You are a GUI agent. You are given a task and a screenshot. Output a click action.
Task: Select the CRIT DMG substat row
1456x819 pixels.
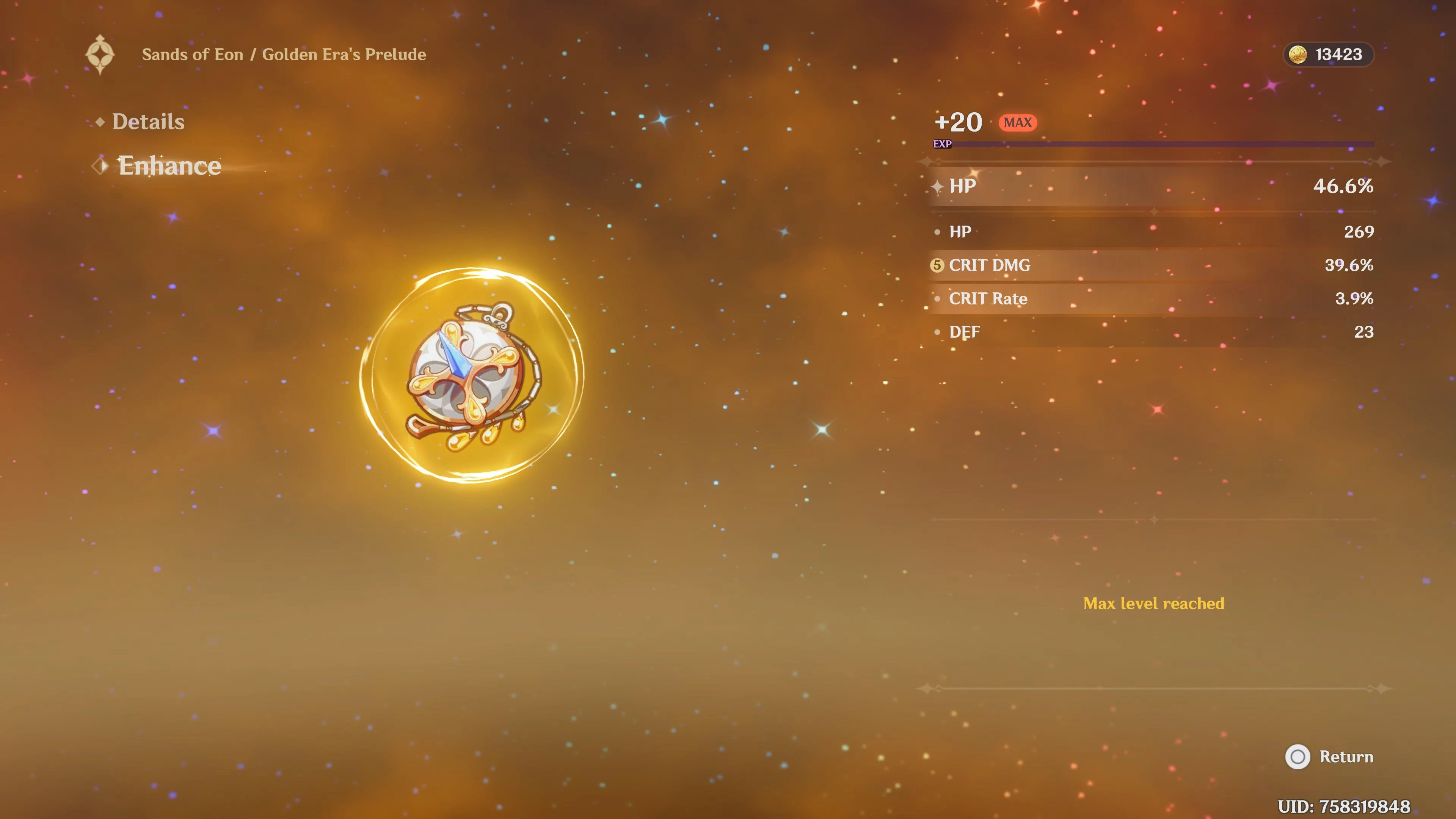coord(1153,265)
